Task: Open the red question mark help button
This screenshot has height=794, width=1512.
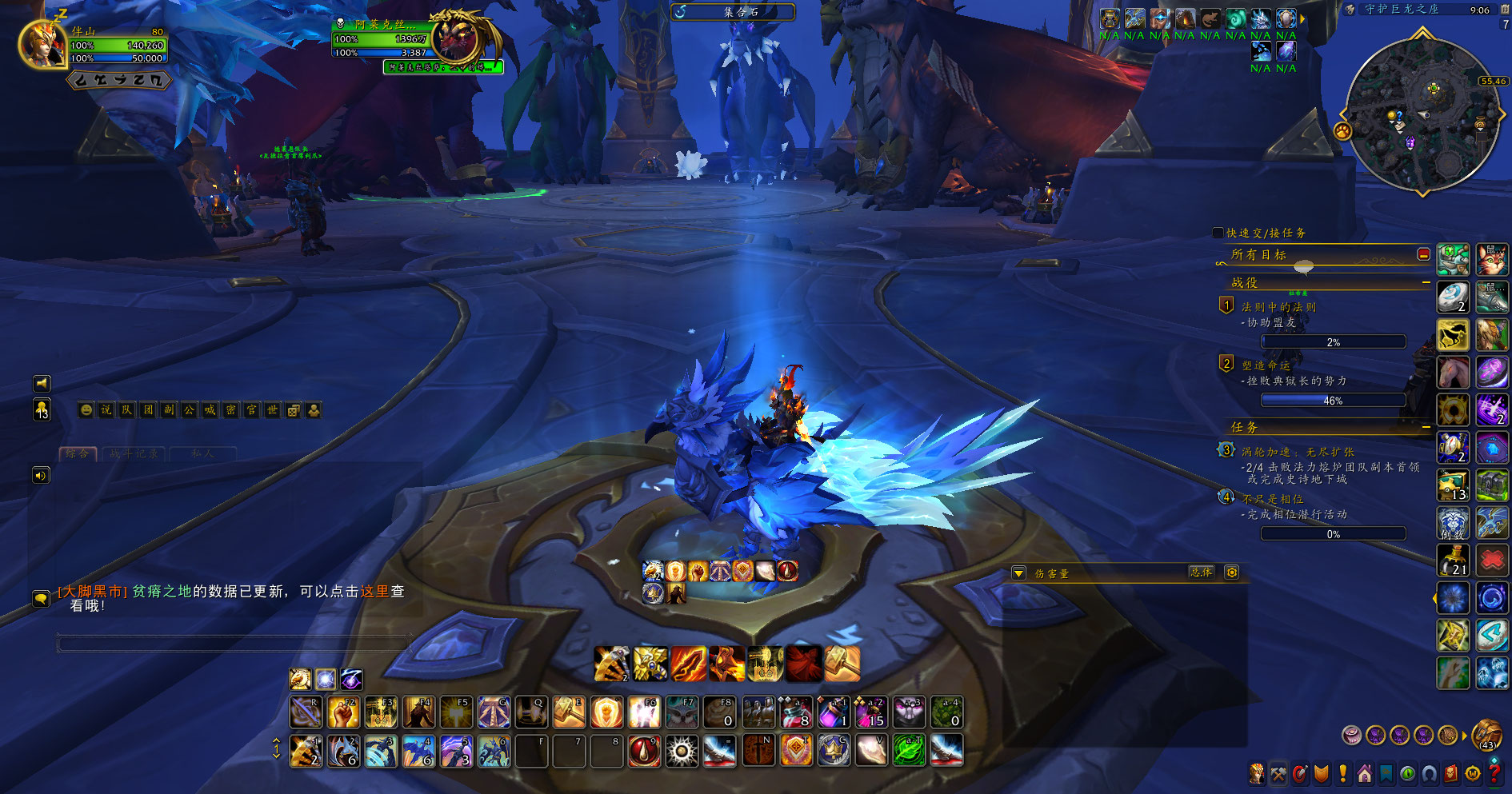Action: click(x=1494, y=773)
